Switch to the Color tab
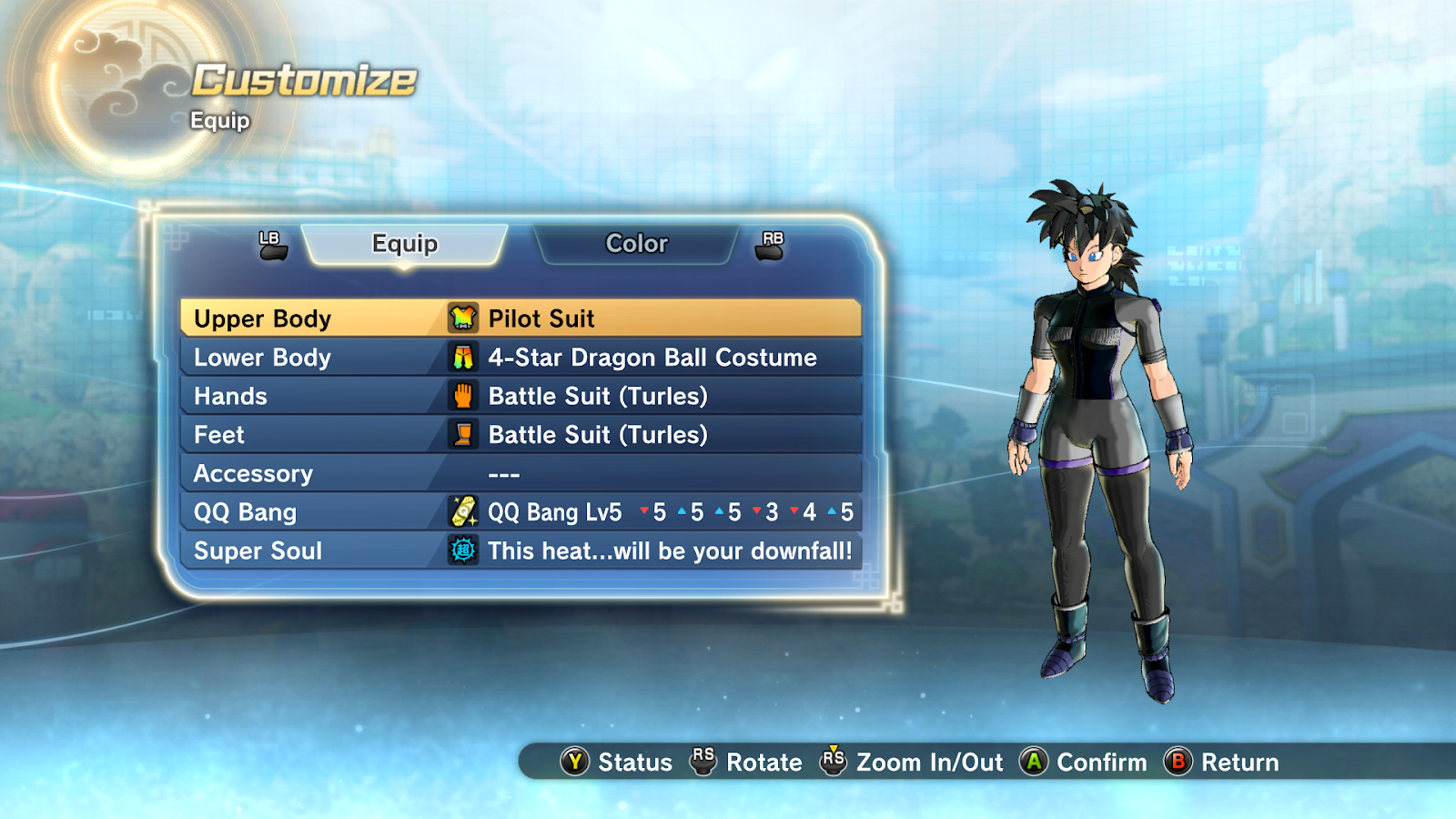This screenshot has width=1456, height=819. click(x=636, y=244)
